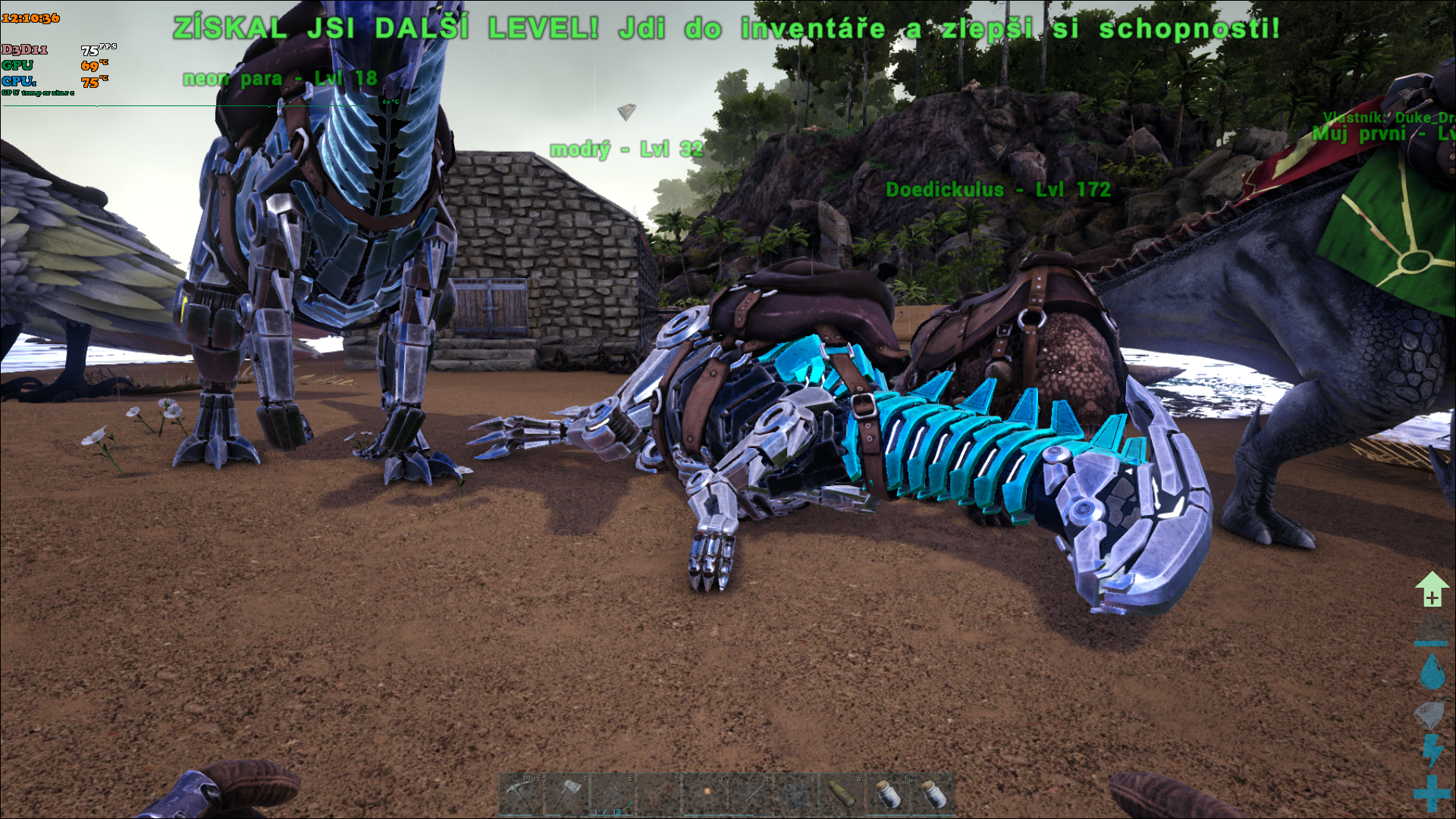Choose the bow slot showing 1 / 13

(x=613, y=795)
